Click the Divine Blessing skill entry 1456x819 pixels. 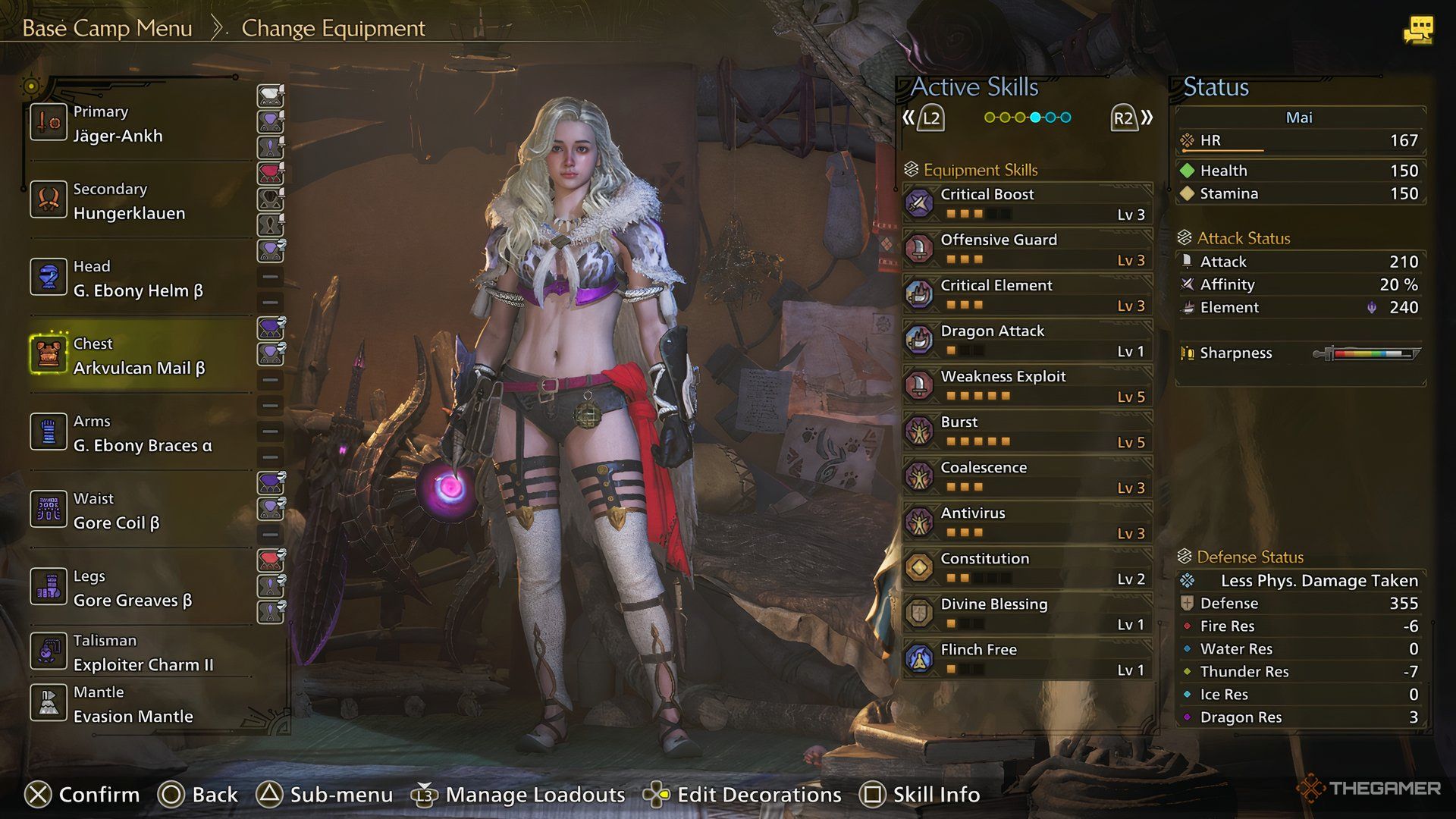pyautogui.click(x=1028, y=613)
